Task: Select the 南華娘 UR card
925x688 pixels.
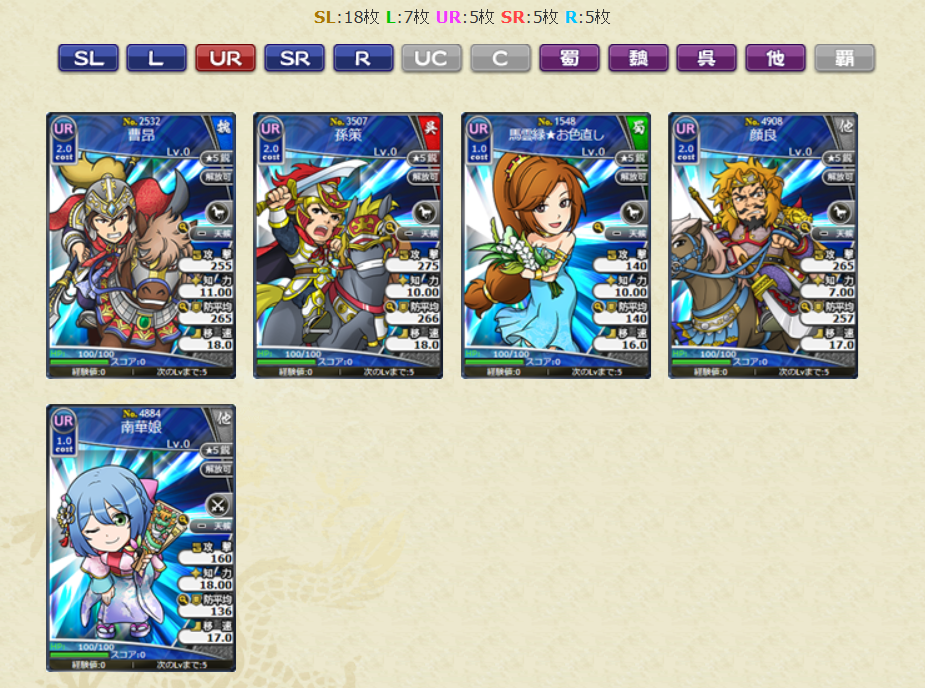Action: click(x=141, y=537)
